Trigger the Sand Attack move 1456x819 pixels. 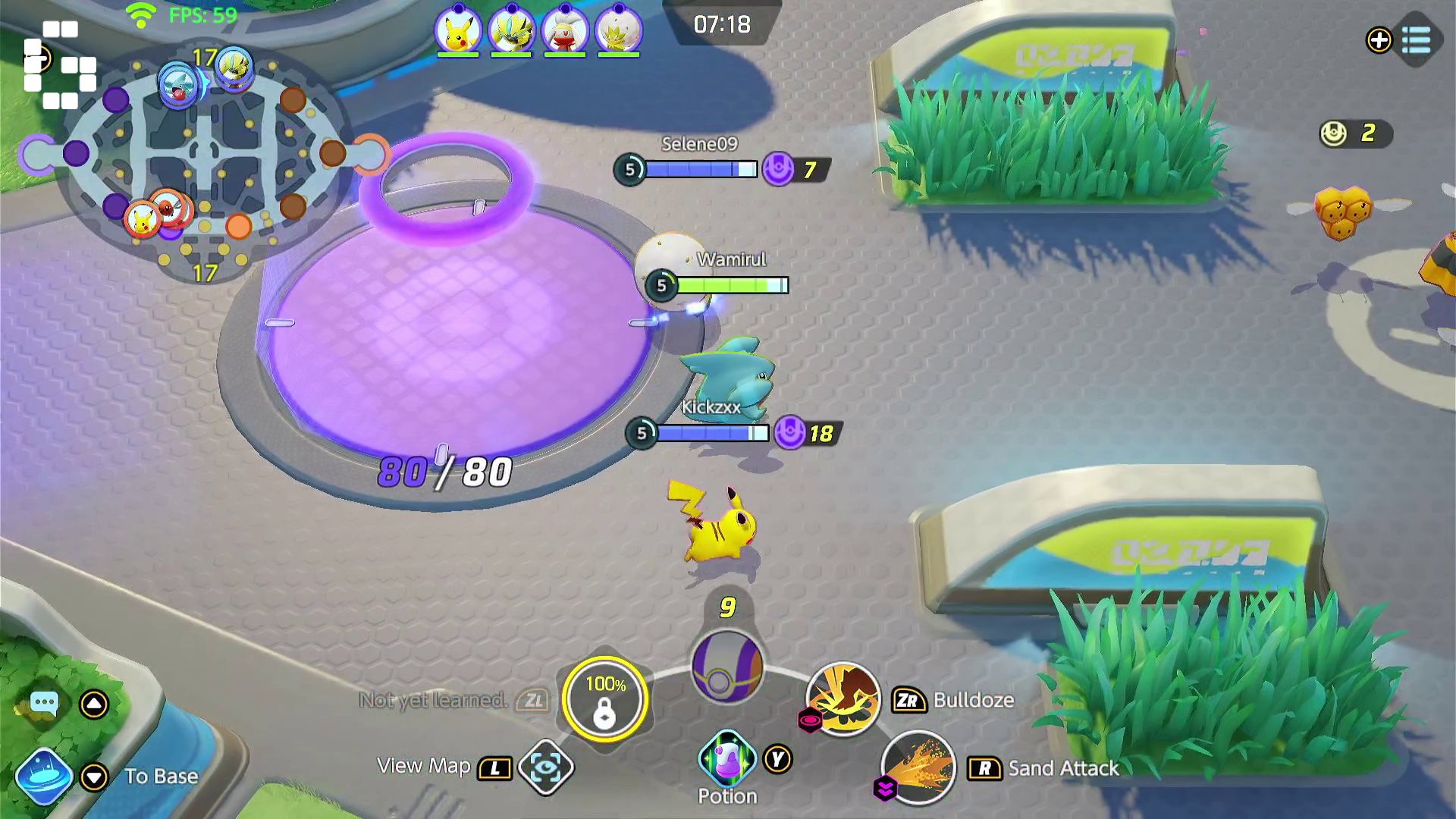coord(918,768)
